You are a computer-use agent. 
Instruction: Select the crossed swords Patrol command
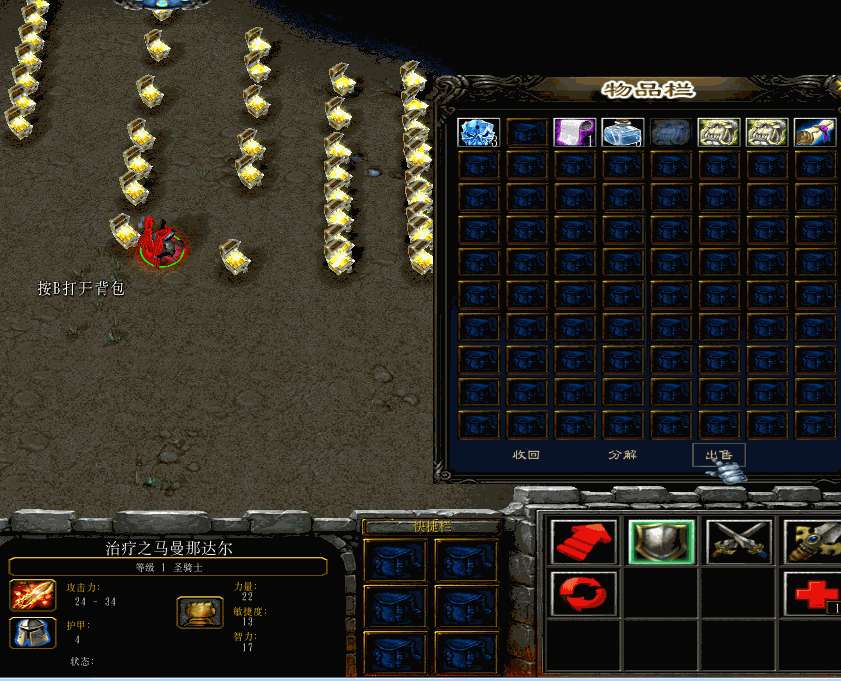[739, 542]
